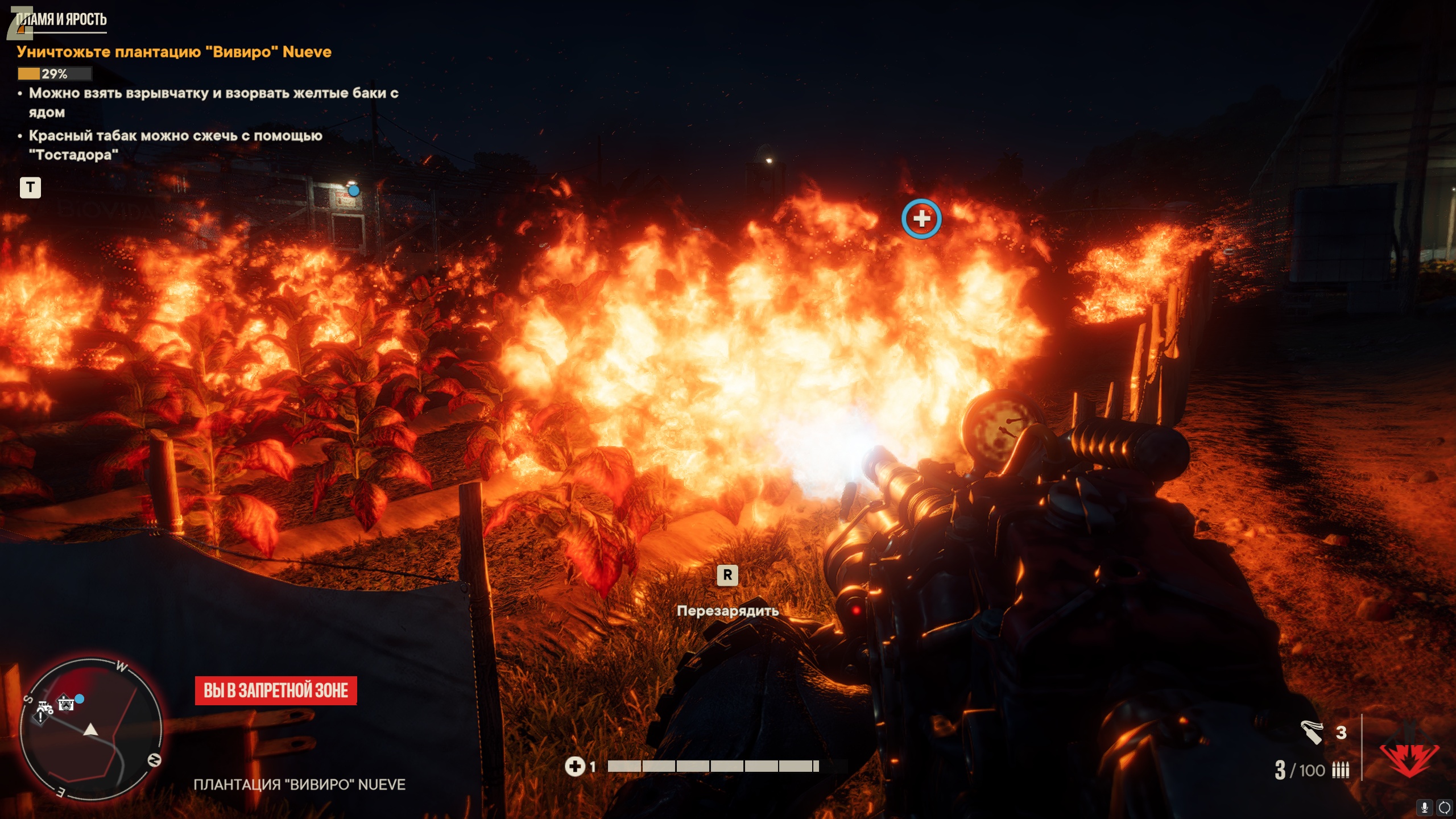
Task: Select the red cross waypoint marker
Action: click(x=921, y=218)
